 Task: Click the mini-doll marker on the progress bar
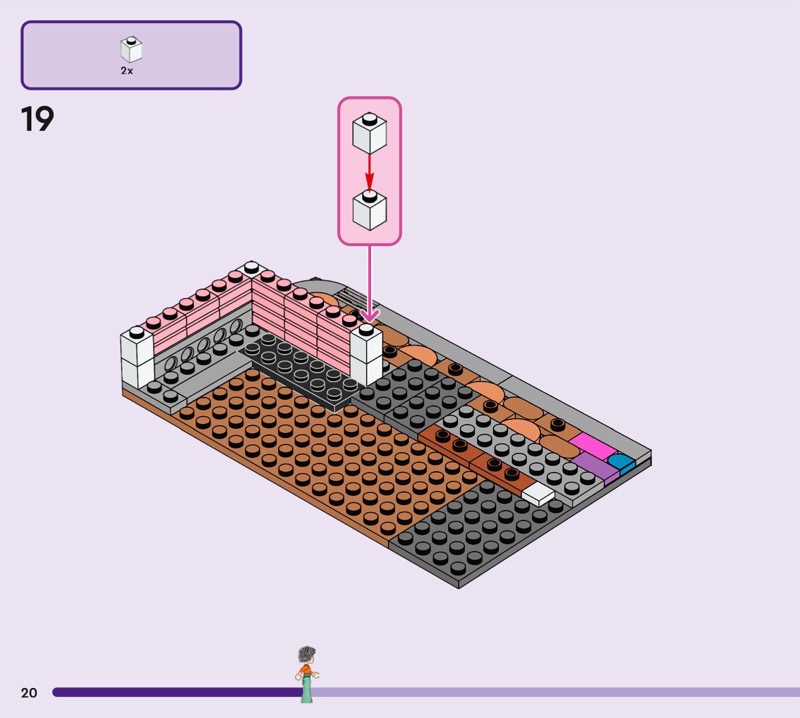(x=307, y=674)
